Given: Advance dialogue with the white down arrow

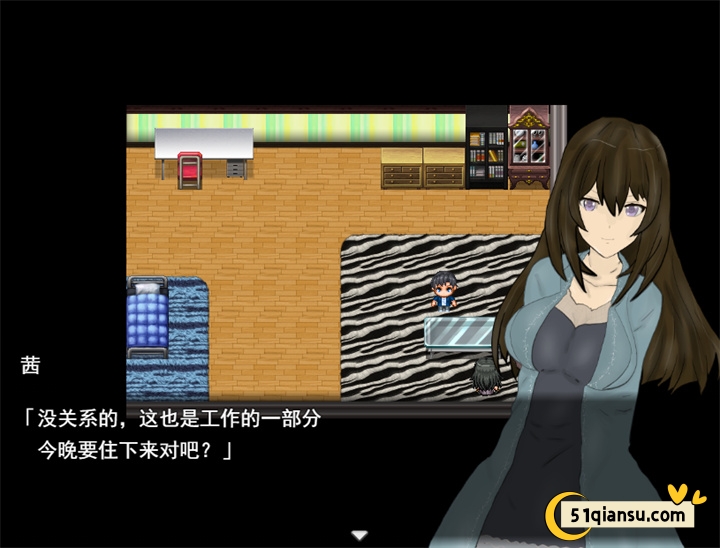Looking at the screenshot, I should [x=360, y=536].
